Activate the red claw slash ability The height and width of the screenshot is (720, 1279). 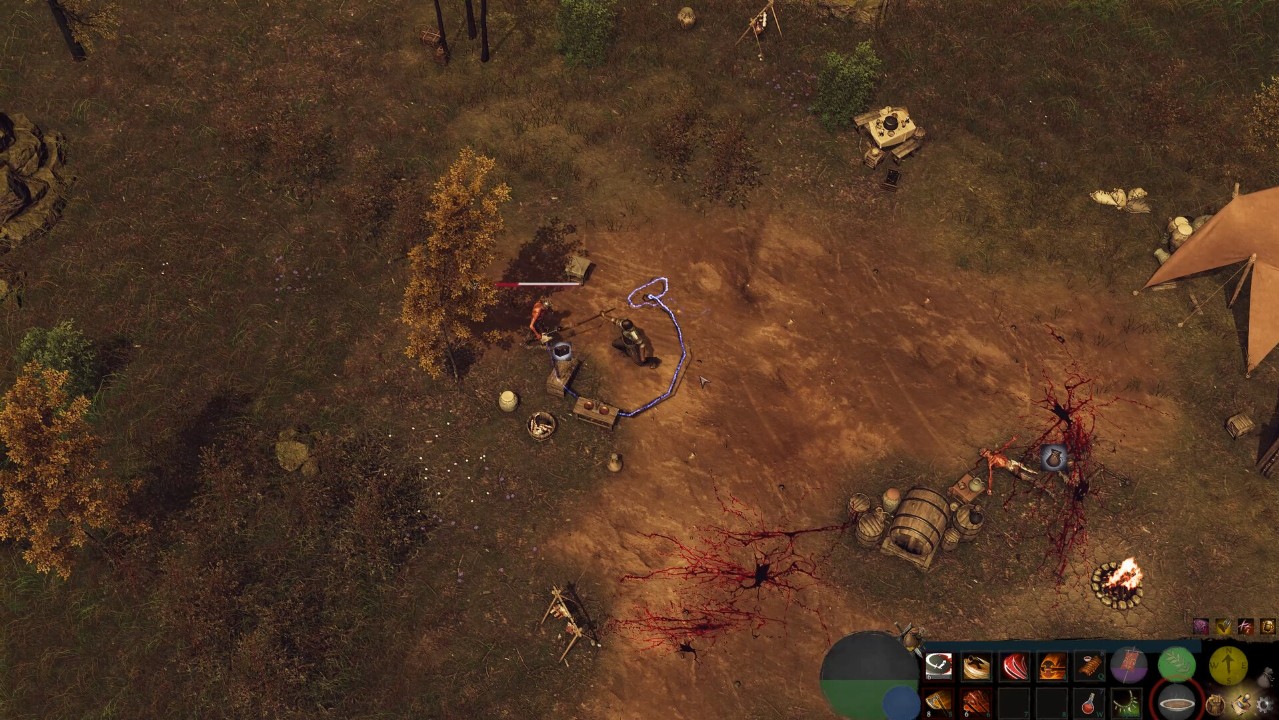1015,666
